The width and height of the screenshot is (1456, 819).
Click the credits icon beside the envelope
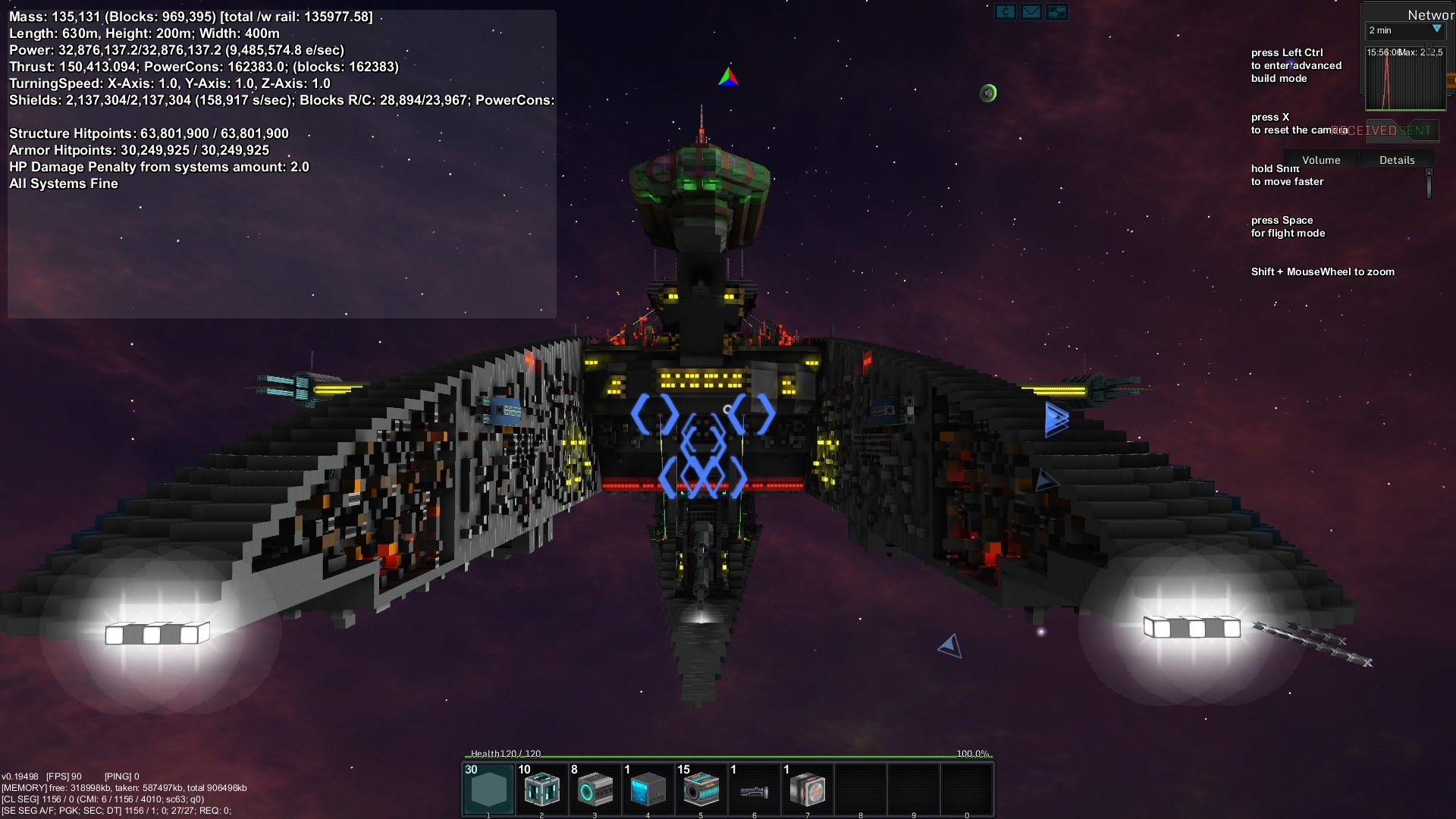coord(1006,11)
